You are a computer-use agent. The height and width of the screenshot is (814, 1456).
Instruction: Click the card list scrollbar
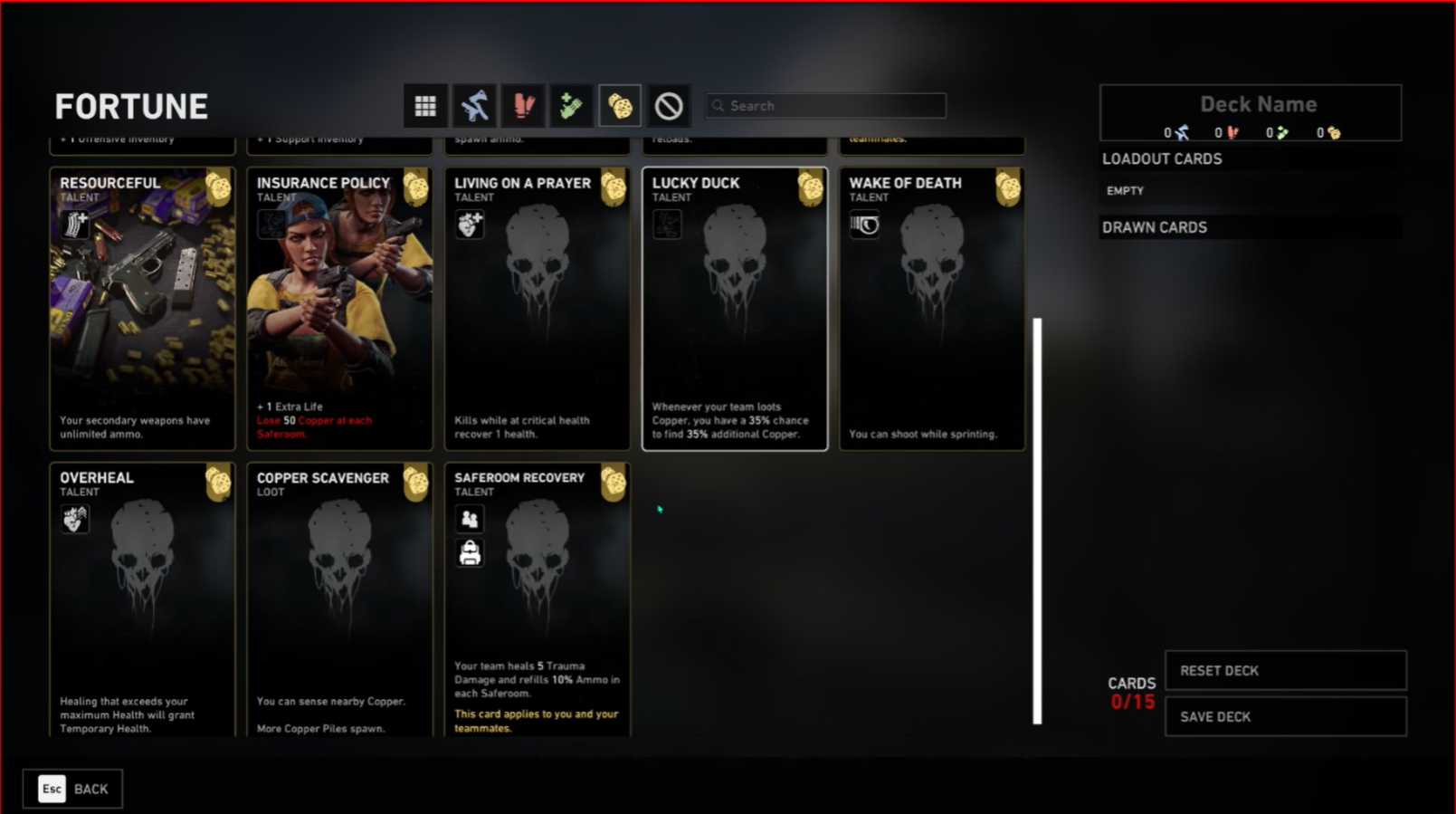coord(1037,521)
